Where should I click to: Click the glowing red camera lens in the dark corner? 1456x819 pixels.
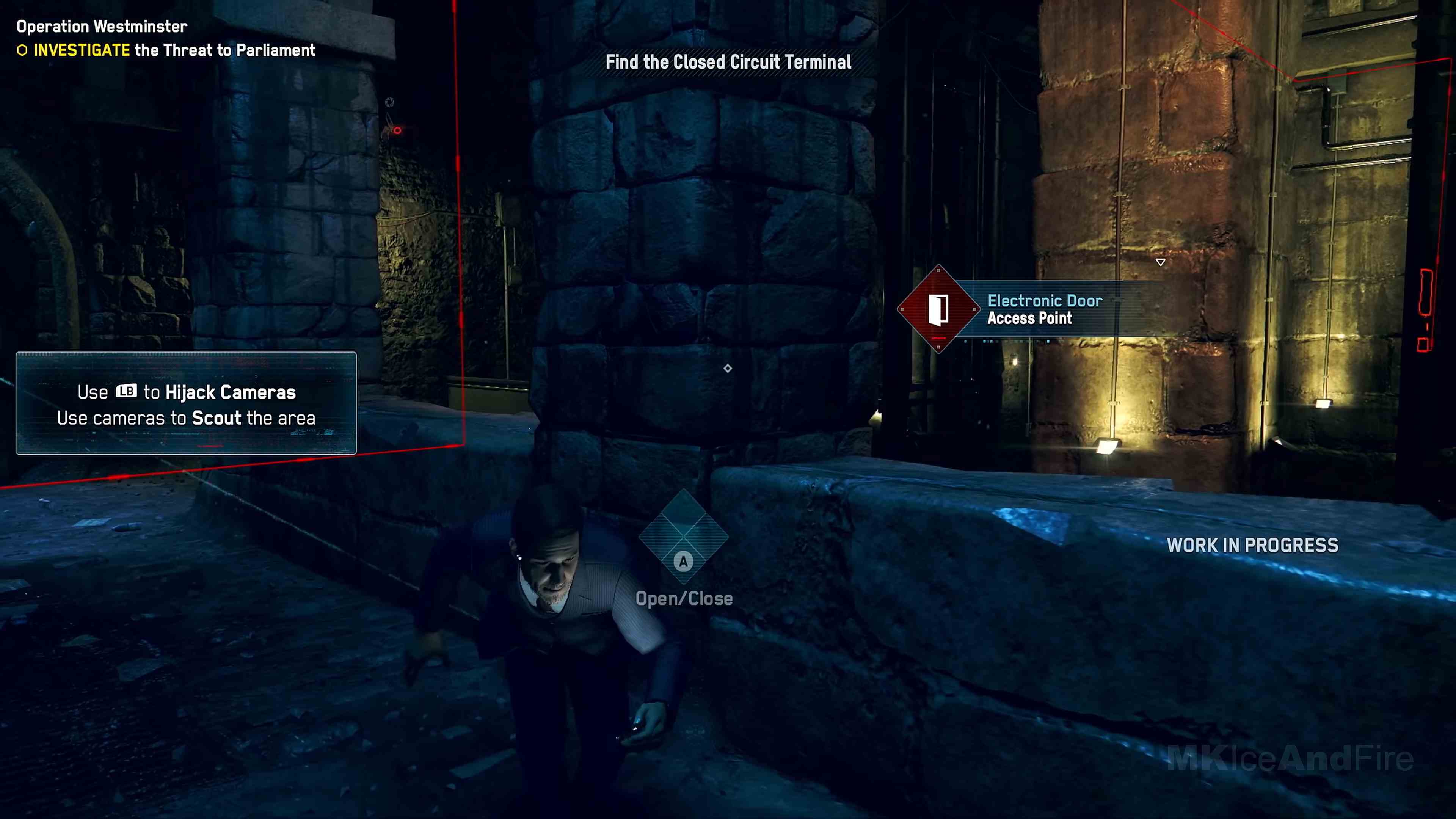397,130
